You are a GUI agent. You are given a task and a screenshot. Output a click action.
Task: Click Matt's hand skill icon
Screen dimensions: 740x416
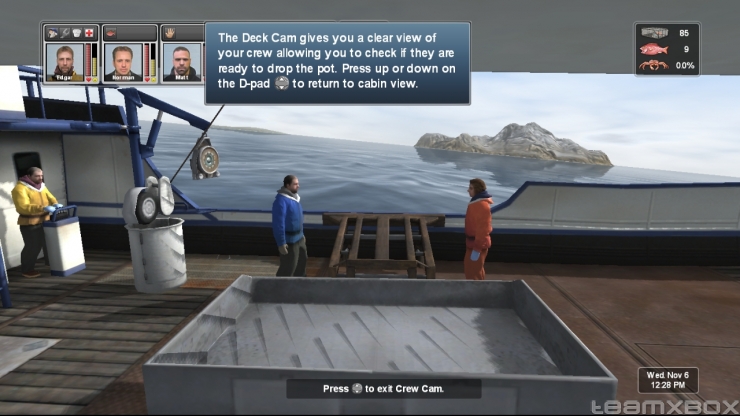pos(169,32)
